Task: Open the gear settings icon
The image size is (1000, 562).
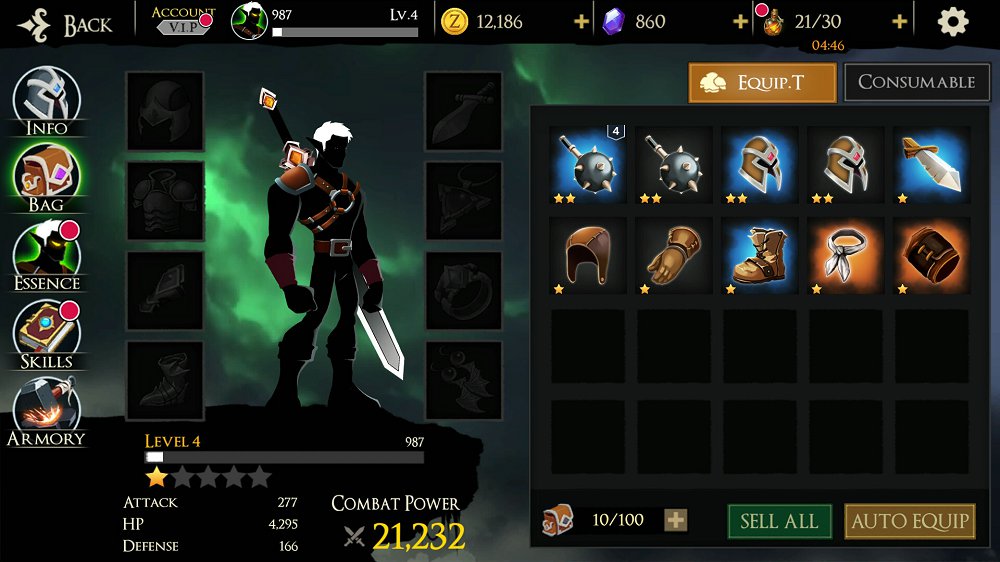Action: pyautogui.click(x=952, y=22)
